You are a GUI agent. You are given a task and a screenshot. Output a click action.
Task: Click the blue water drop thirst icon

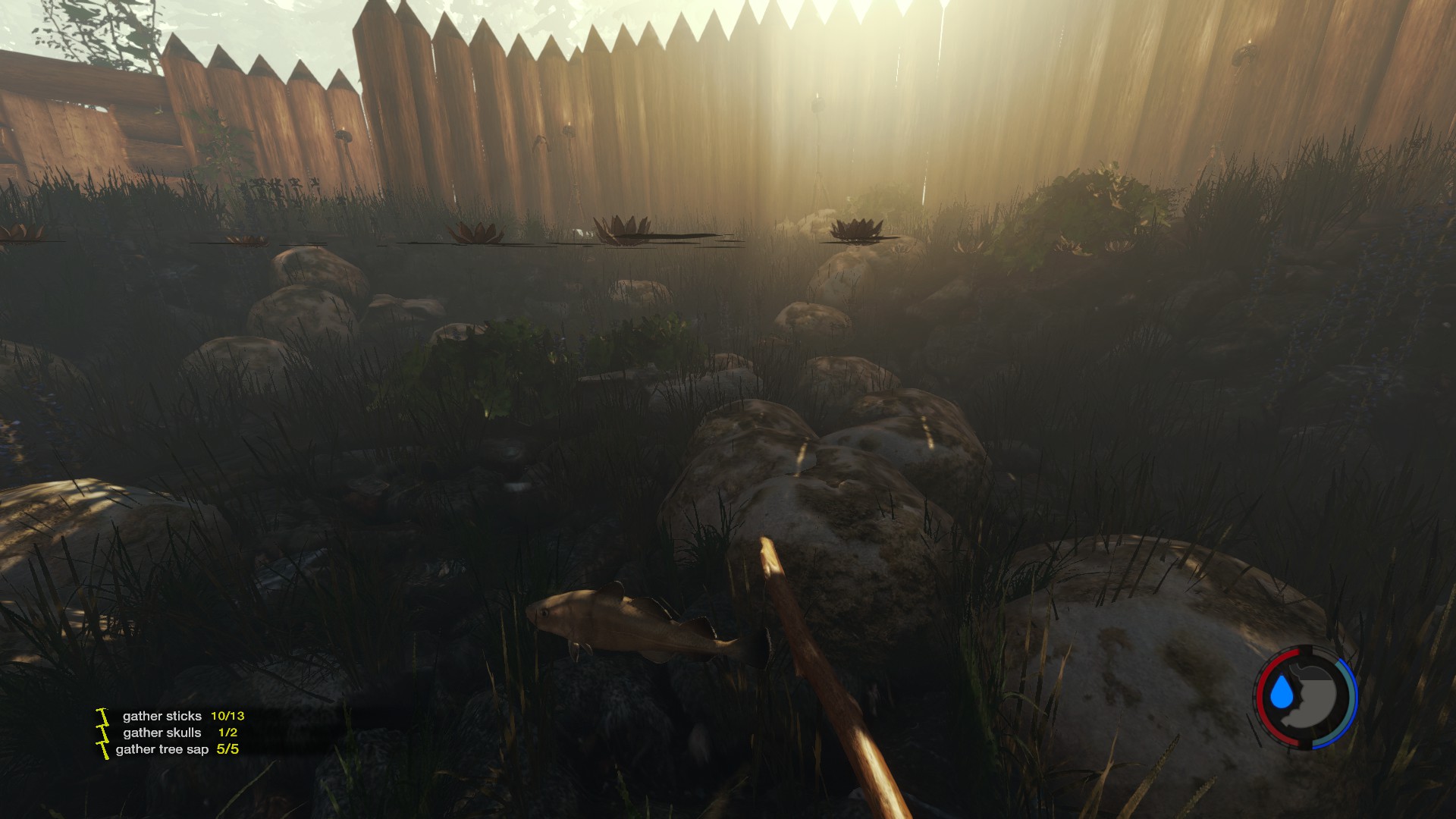pyautogui.click(x=1282, y=694)
